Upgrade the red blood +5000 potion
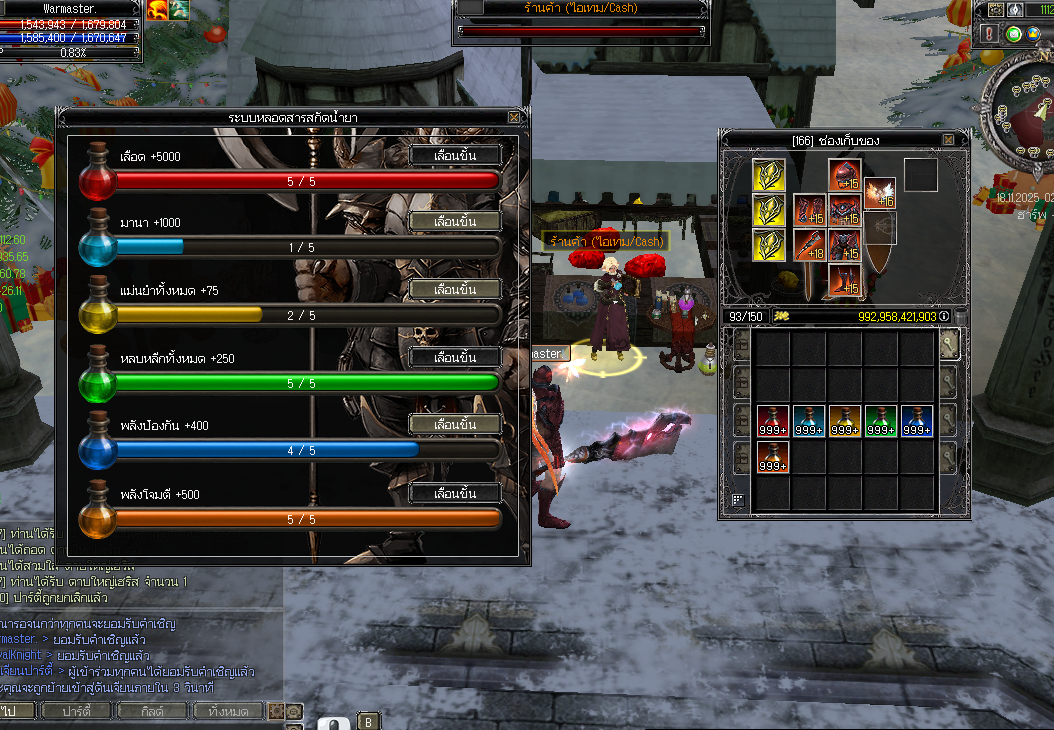Screen dimensions: 1054x730 pos(455,155)
